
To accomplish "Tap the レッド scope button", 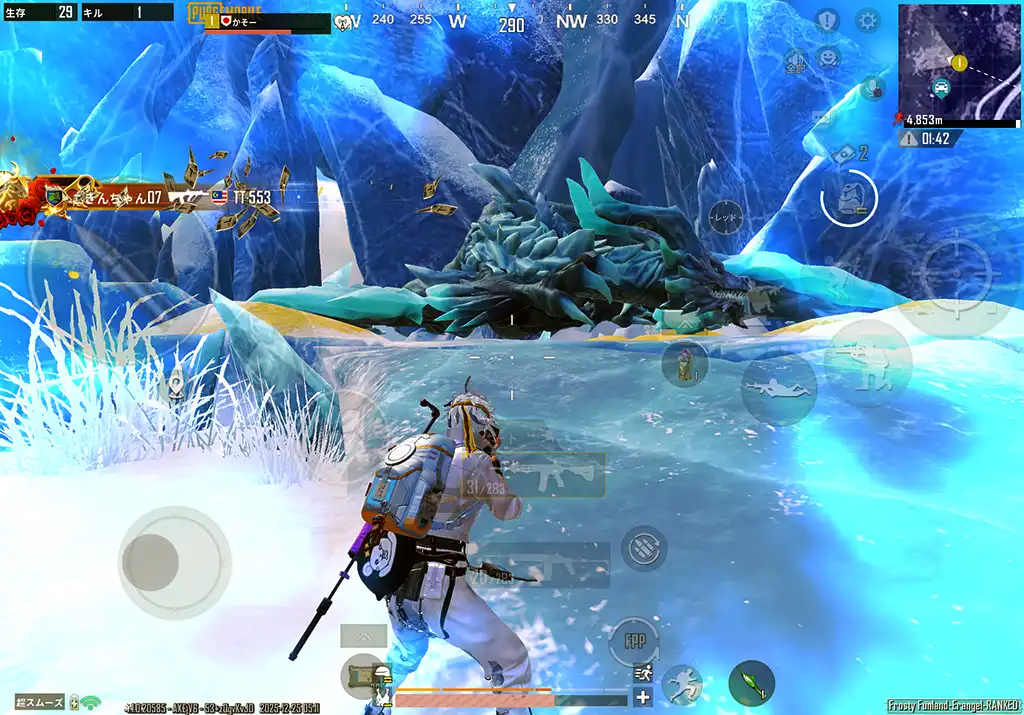I will tap(726, 216).
